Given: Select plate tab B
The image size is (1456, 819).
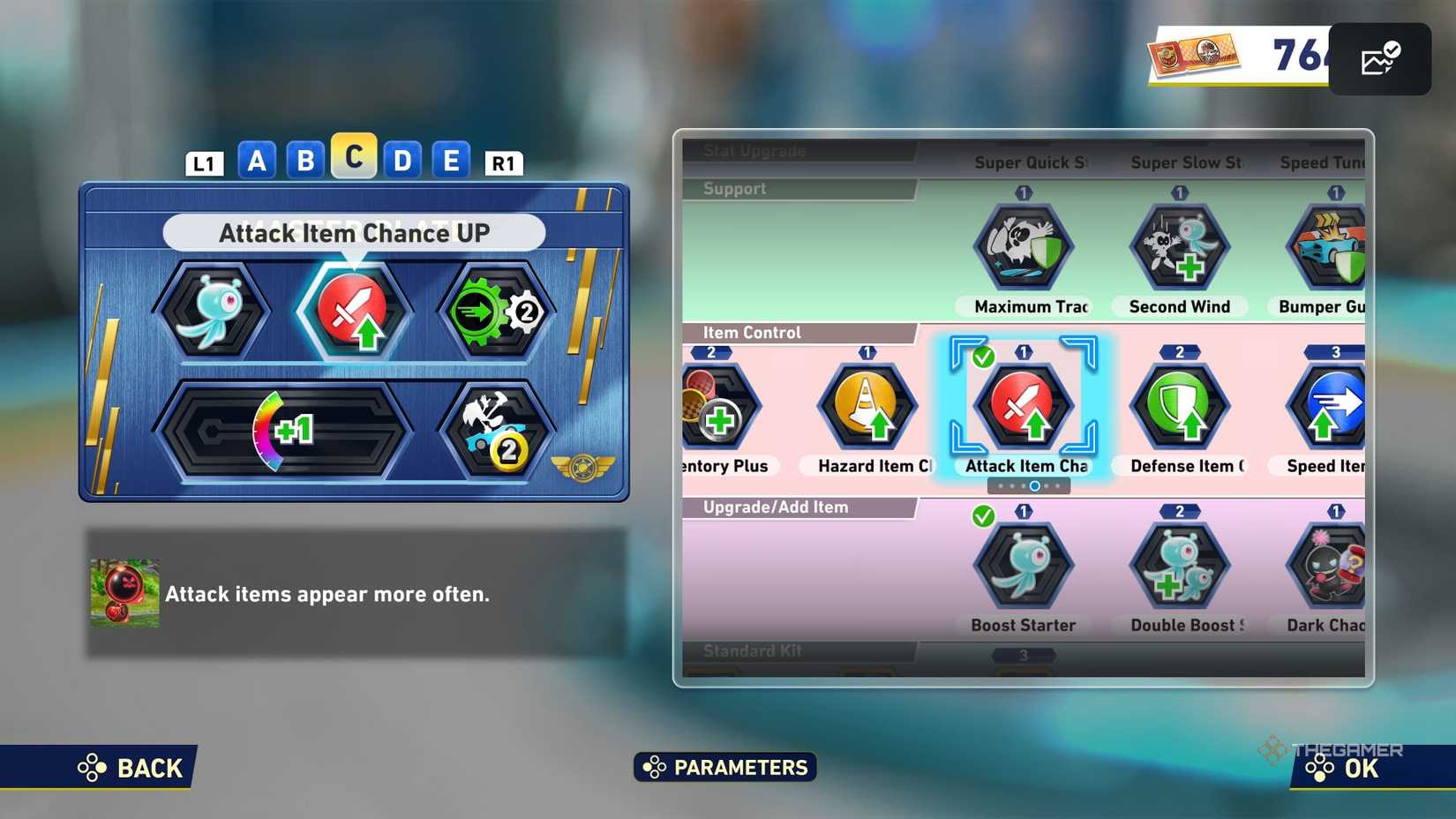Looking at the screenshot, I should click(x=305, y=161).
